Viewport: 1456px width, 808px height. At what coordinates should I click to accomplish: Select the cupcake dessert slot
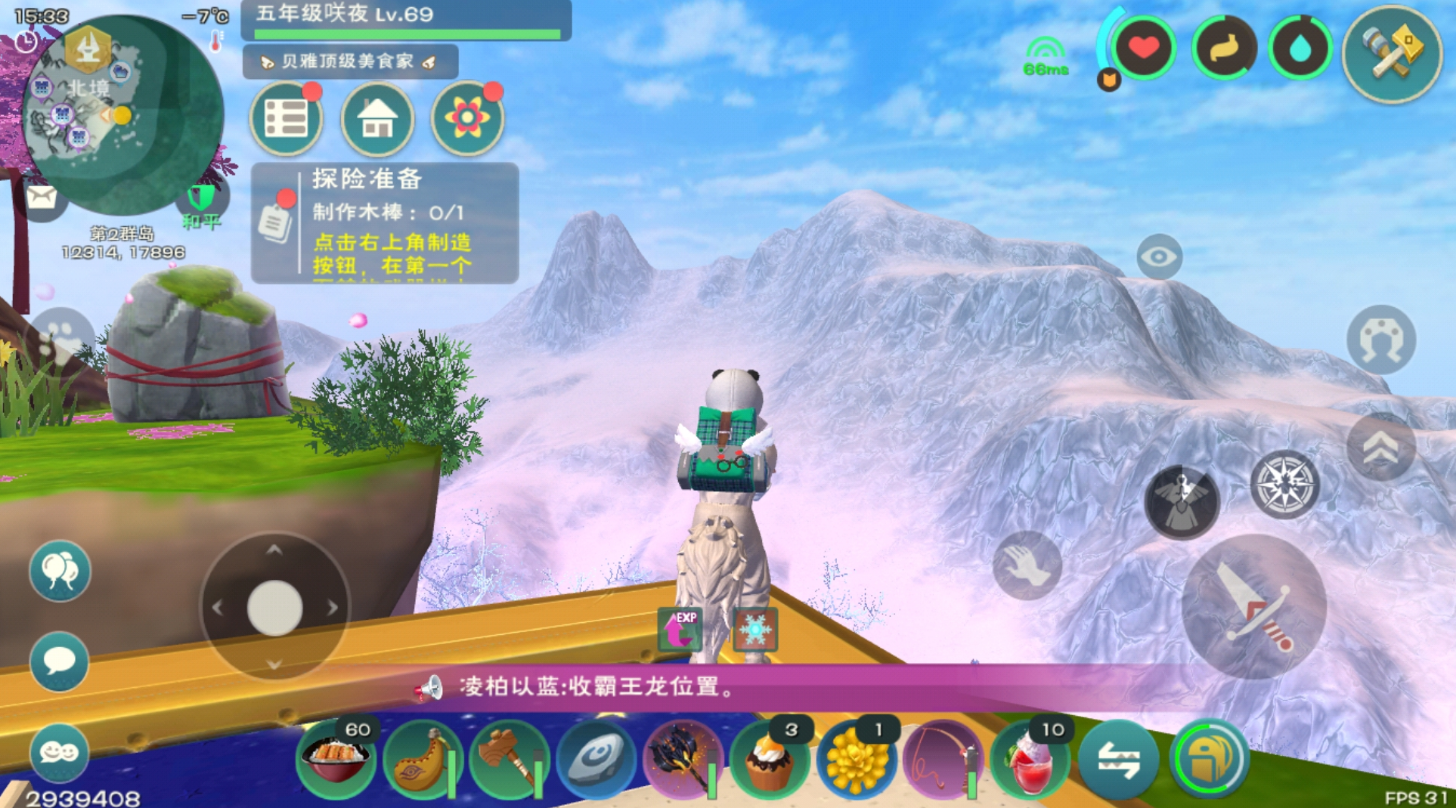point(769,760)
